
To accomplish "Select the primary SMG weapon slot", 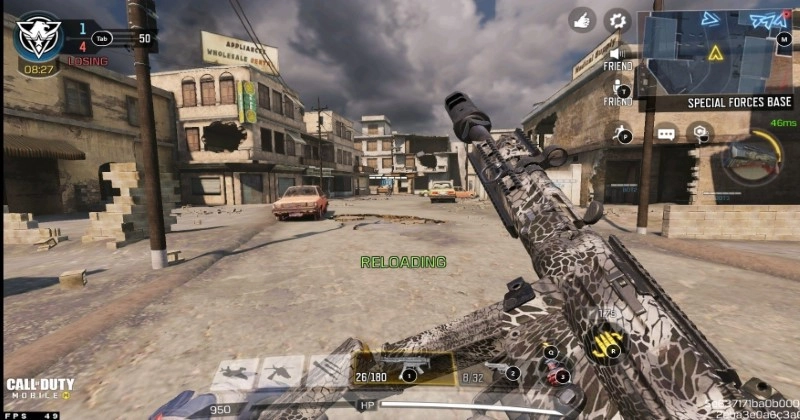I will click(407, 368).
